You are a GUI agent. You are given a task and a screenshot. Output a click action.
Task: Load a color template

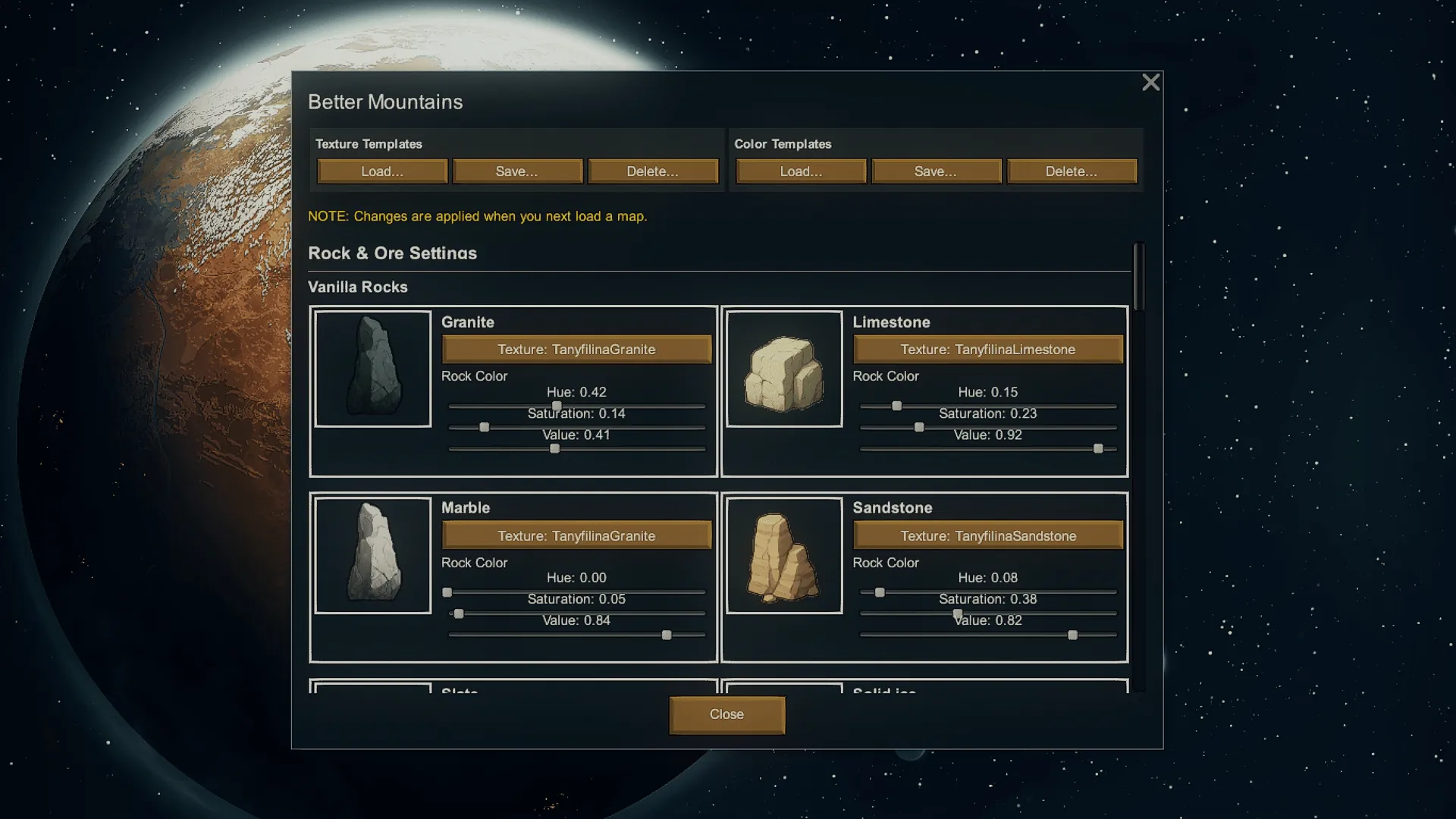point(801,171)
